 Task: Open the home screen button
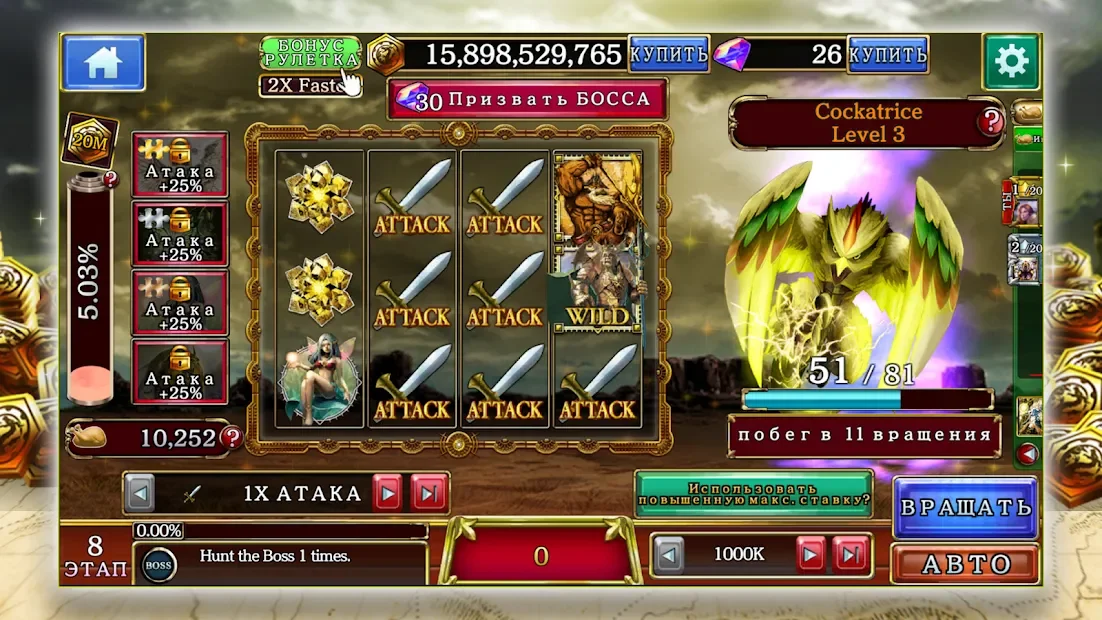click(x=103, y=62)
